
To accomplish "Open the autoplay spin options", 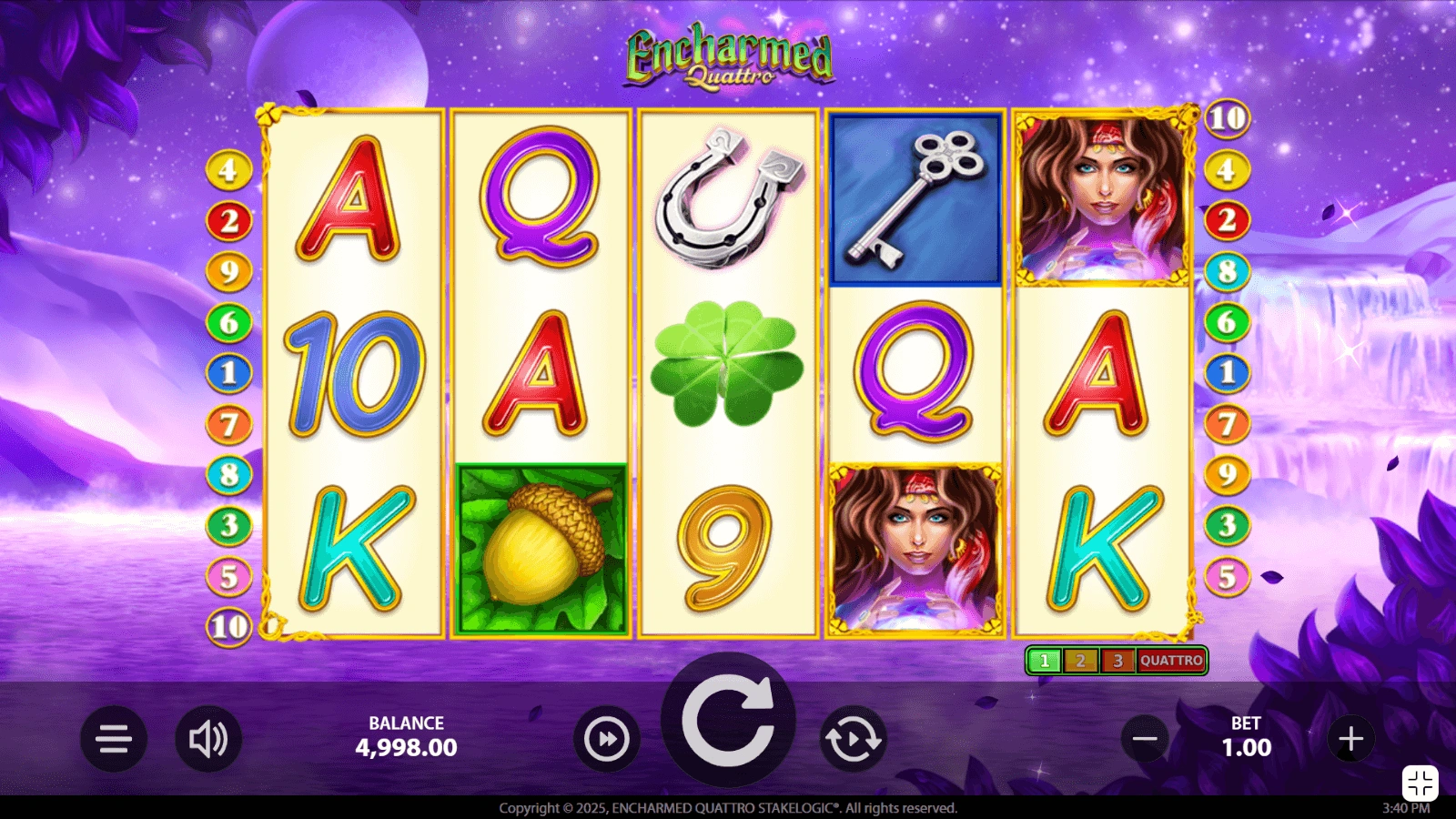I will click(x=853, y=739).
